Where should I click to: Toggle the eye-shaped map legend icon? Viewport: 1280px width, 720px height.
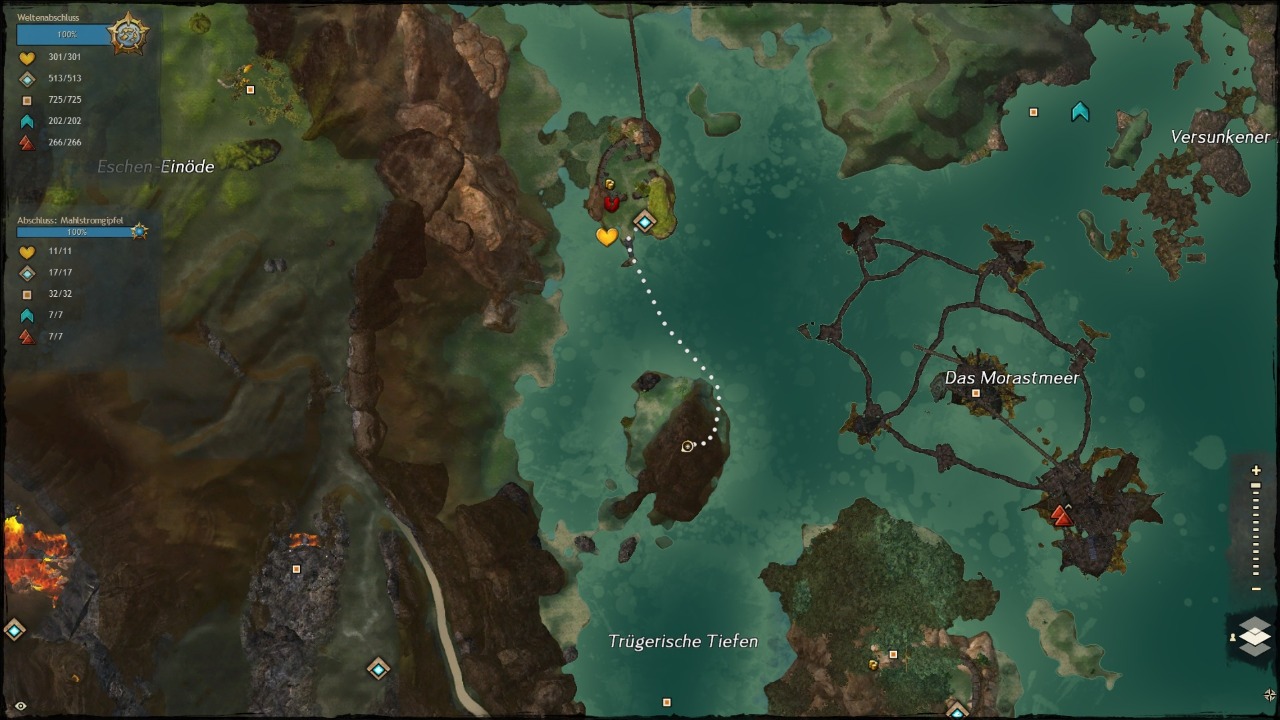pyautogui.click(x=20, y=706)
